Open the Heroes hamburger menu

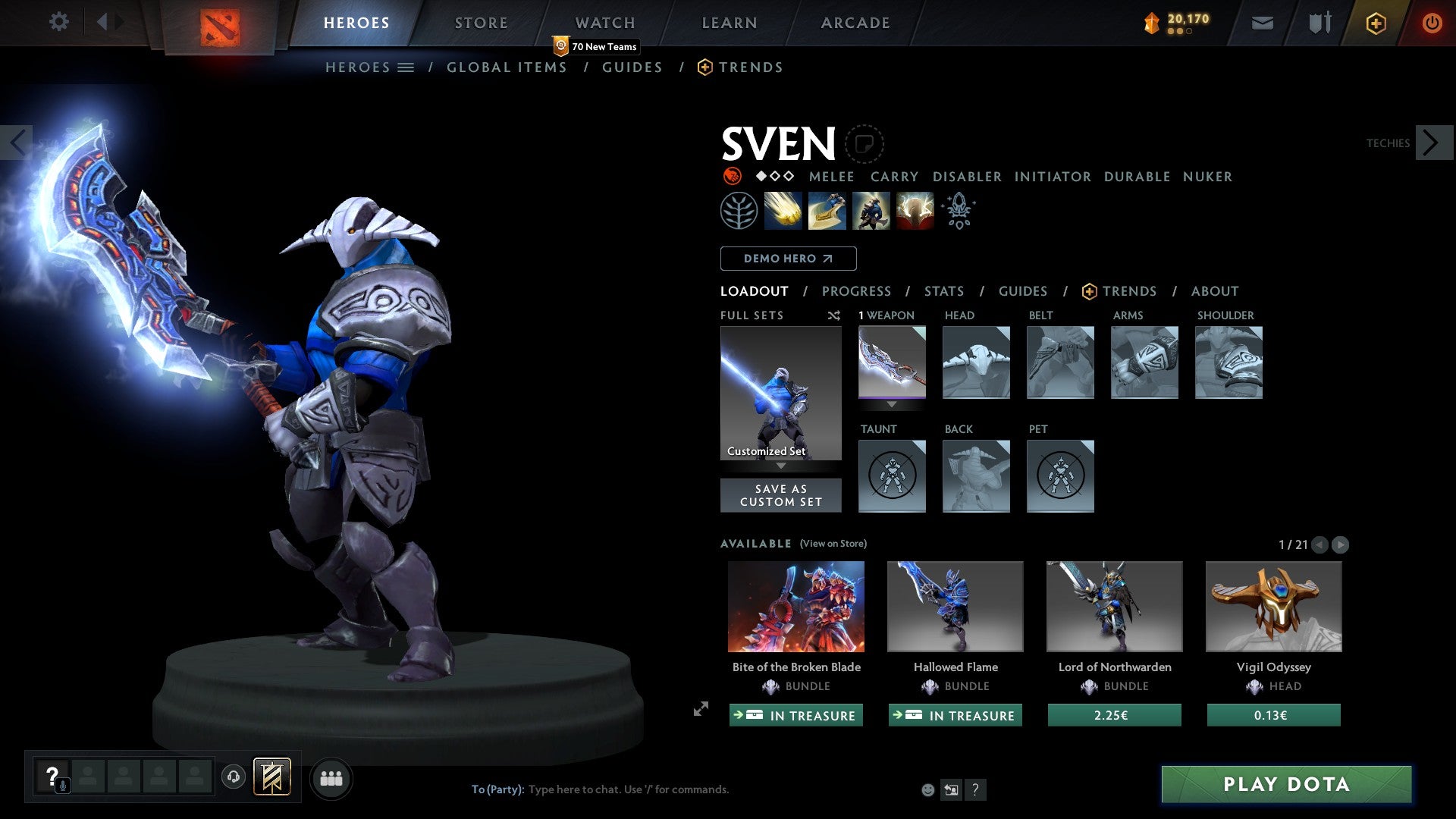coord(407,67)
